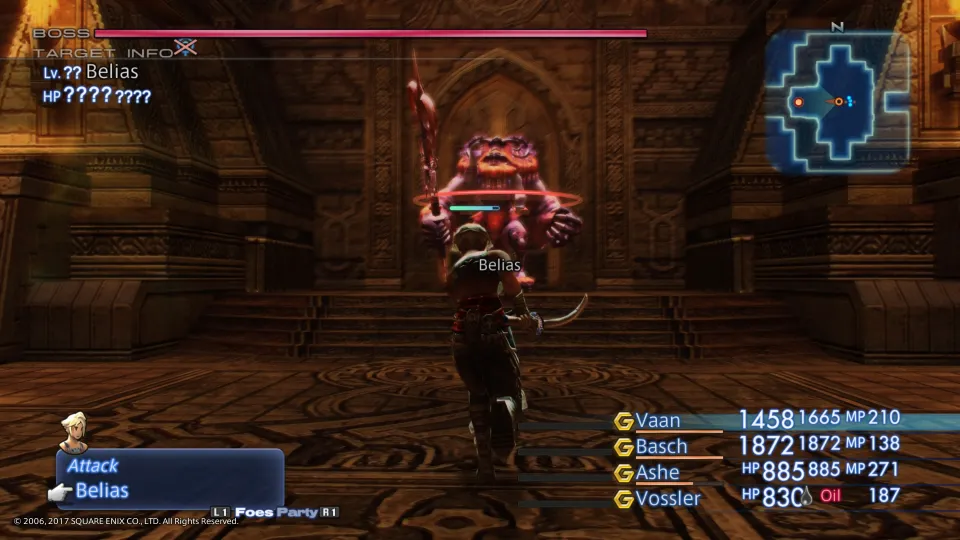Viewport: 960px width, 540px height.
Task: Select Vaan in the party list
Action: click(657, 420)
